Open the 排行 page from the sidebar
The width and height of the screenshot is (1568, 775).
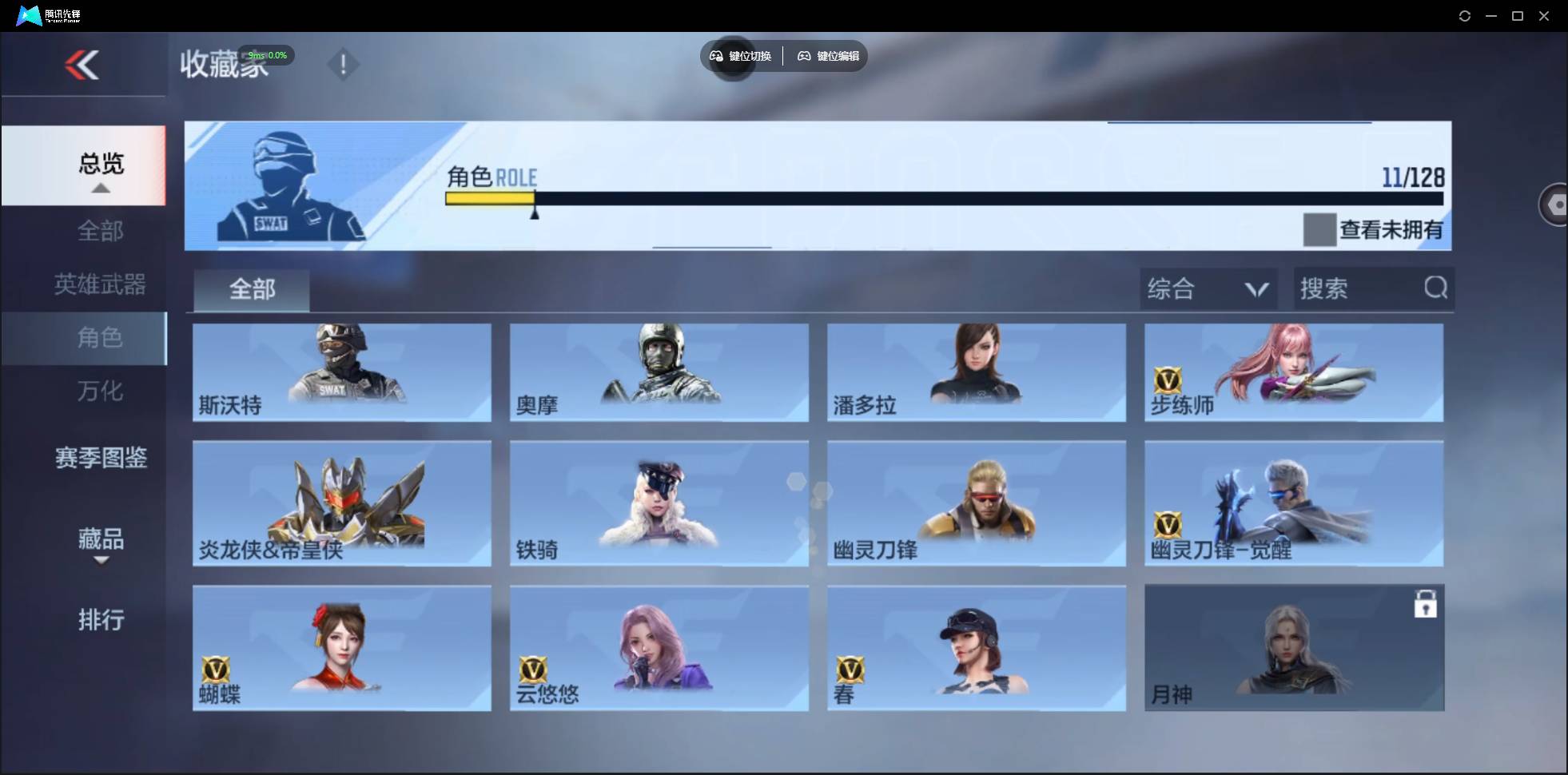point(101,620)
